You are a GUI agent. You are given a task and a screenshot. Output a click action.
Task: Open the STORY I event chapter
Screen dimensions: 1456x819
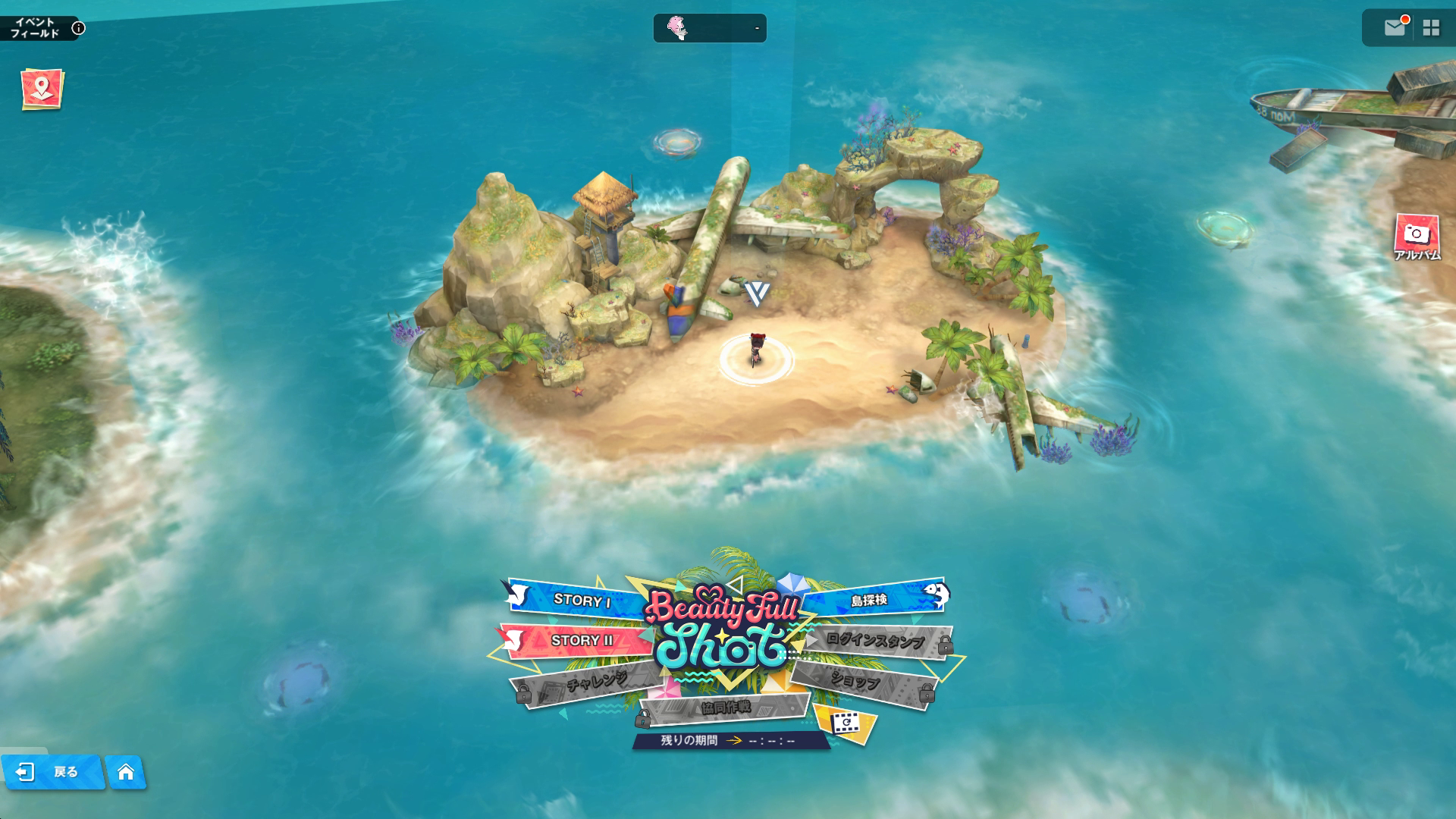582,600
